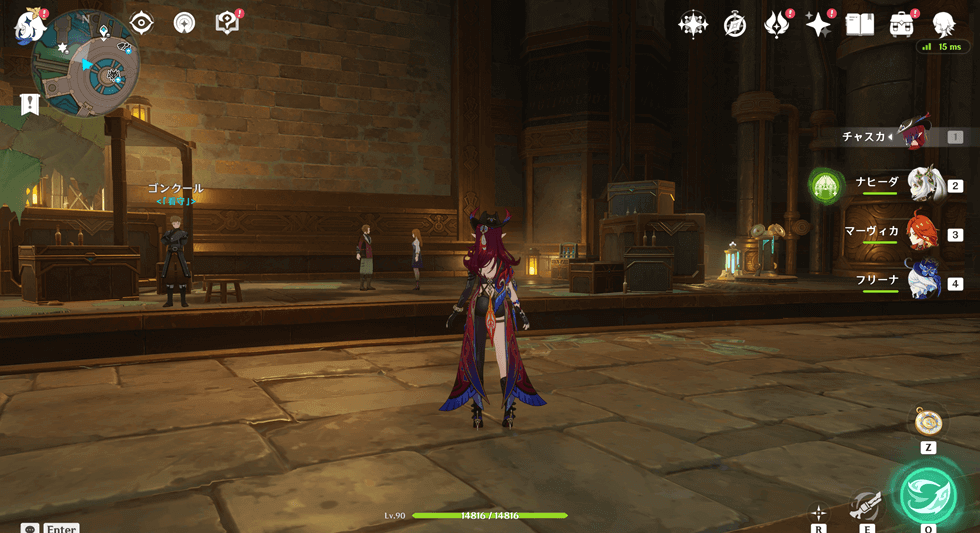
Task: Use the golden pocket watch gadget
Action: [x=928, y=422]
